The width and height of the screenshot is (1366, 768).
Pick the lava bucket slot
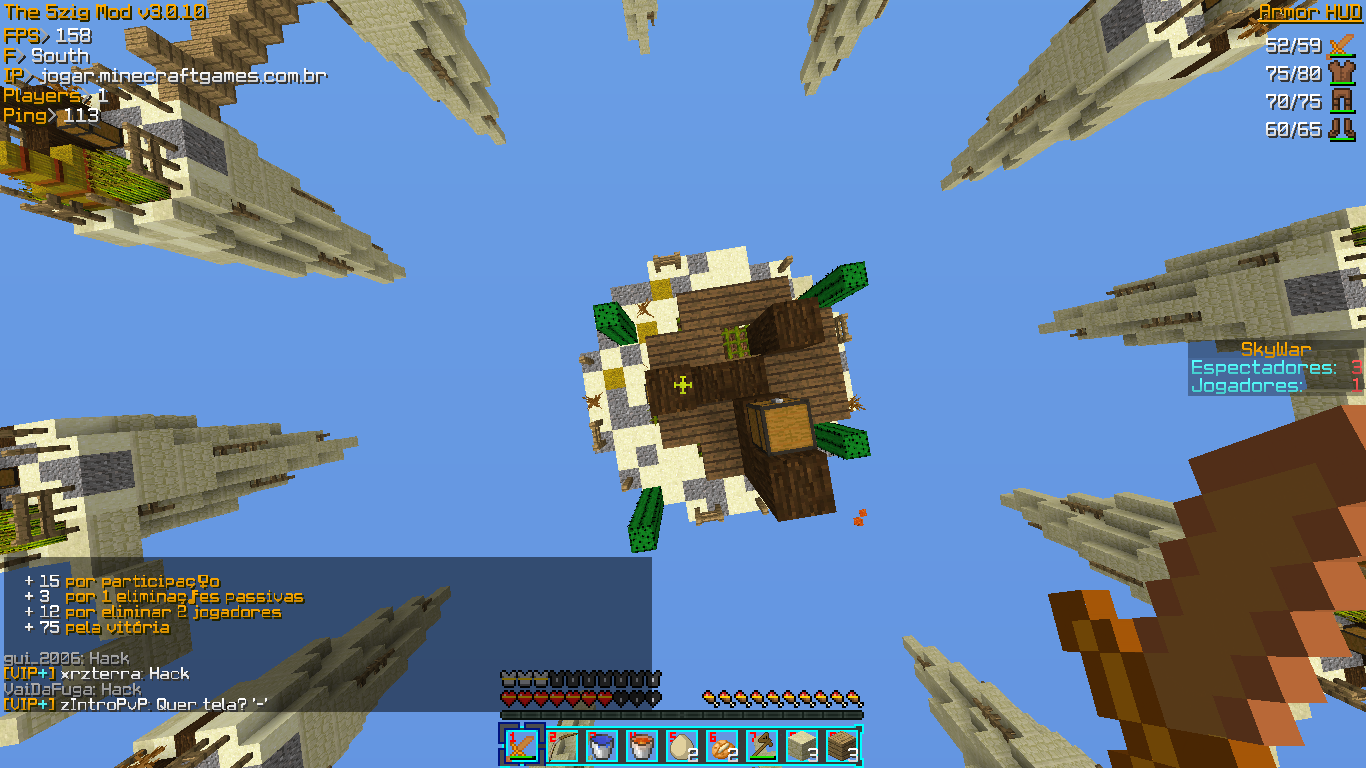click(x=641, y=746)
